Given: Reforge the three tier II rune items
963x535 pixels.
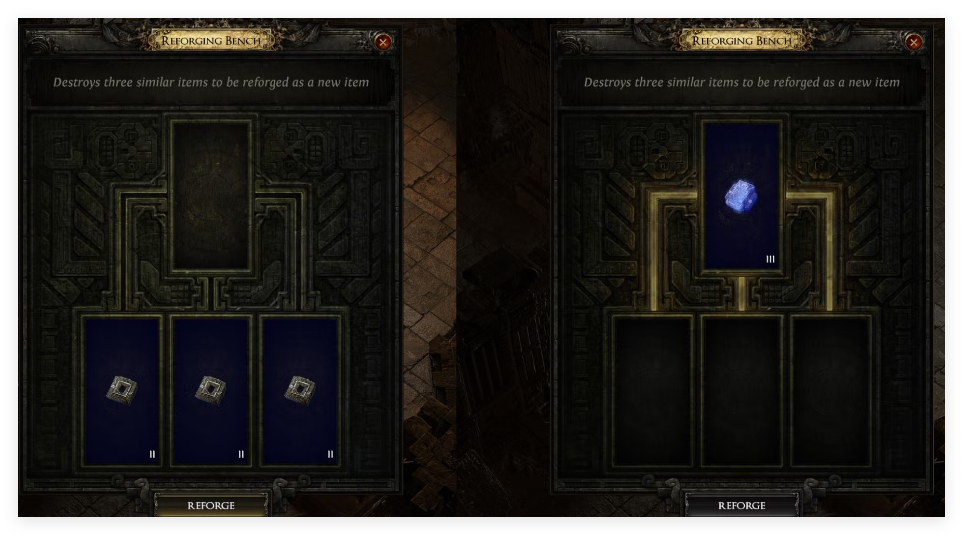Looking at the screenshot, I should click(211, 505).
